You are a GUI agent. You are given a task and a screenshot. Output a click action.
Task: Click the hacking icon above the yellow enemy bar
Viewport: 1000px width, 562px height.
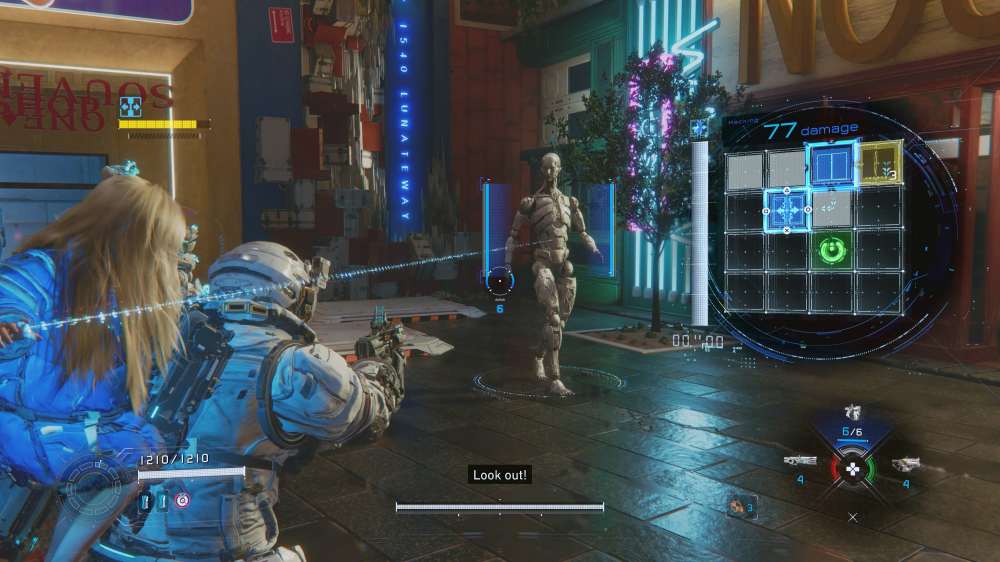click(130, 106)
